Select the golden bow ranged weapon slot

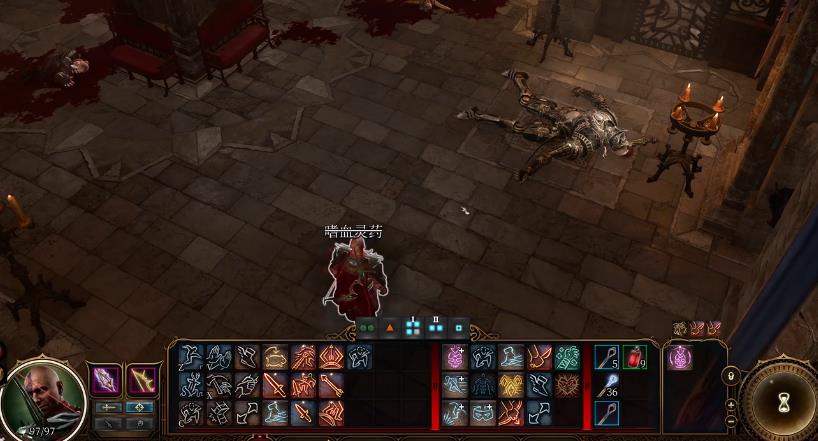click(143, 380)
